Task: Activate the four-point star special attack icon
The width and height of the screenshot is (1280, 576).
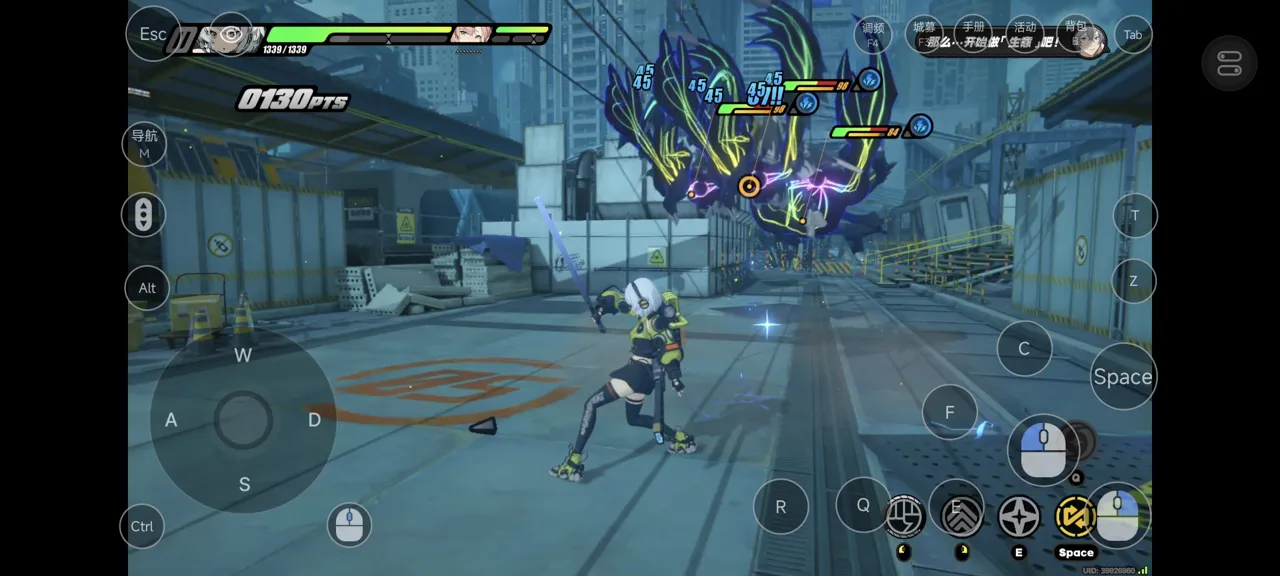Action: point(1019,517)
